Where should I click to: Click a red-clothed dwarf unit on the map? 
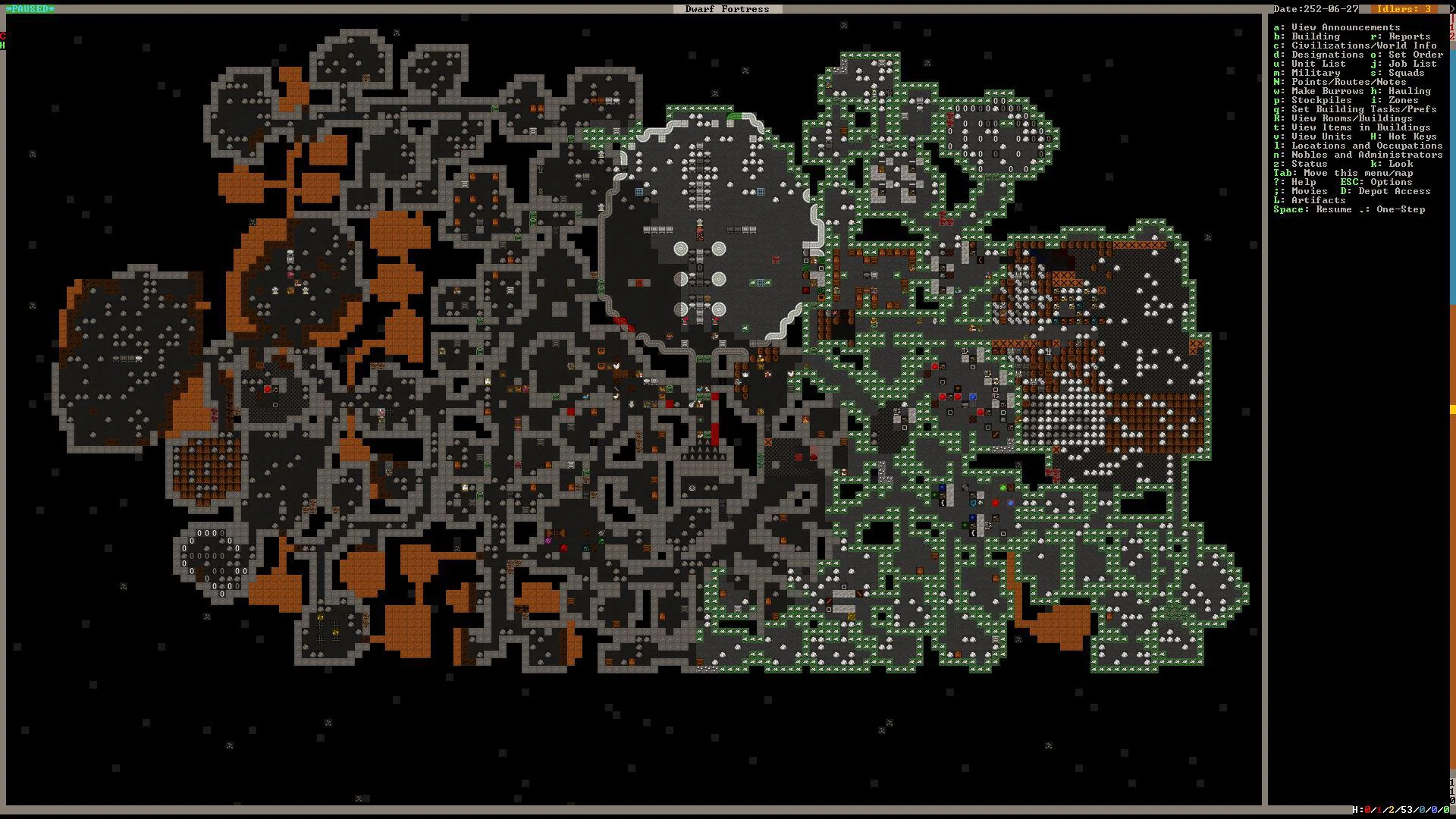685,319
